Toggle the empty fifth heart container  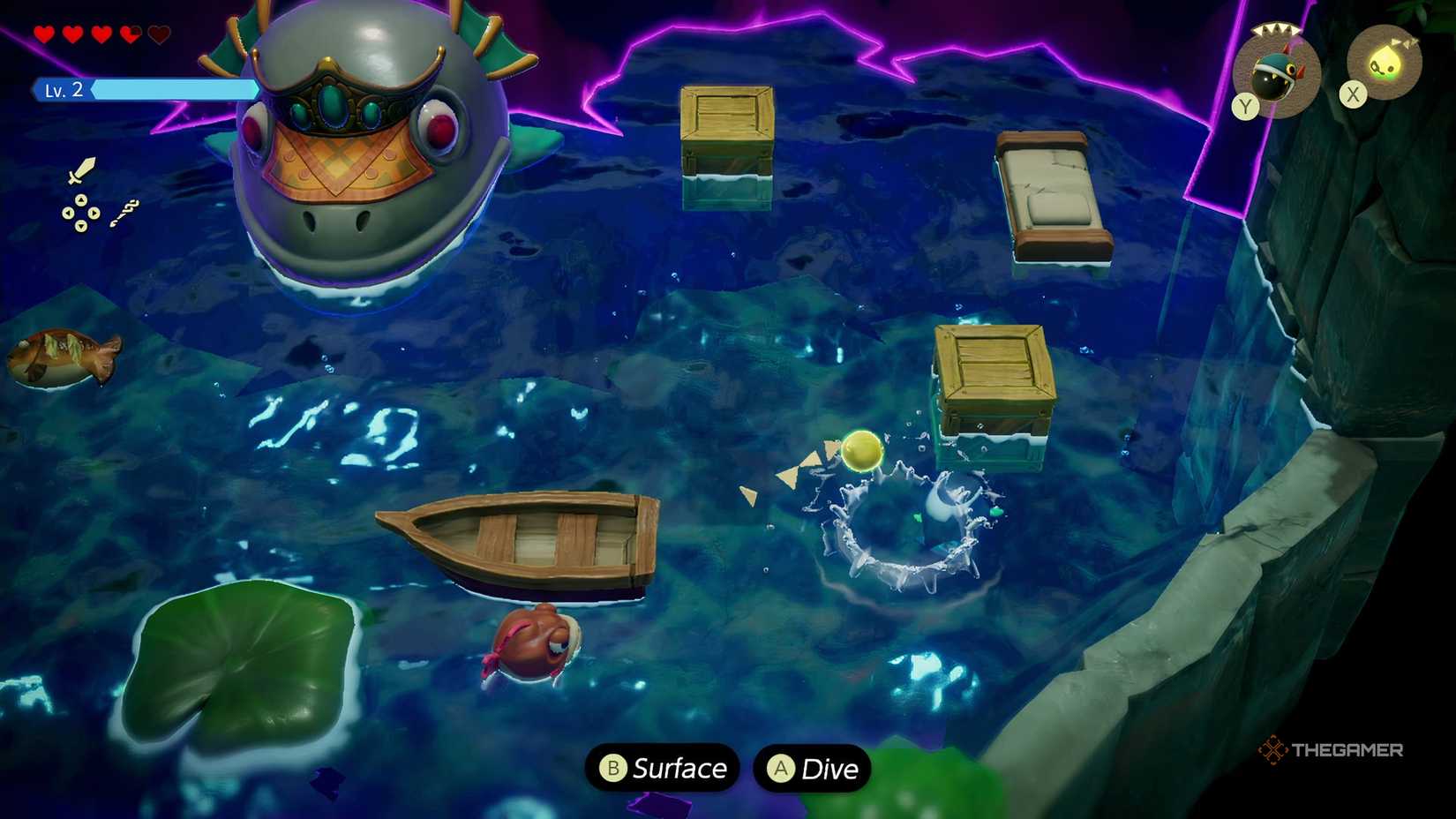(x=157, y=34)
